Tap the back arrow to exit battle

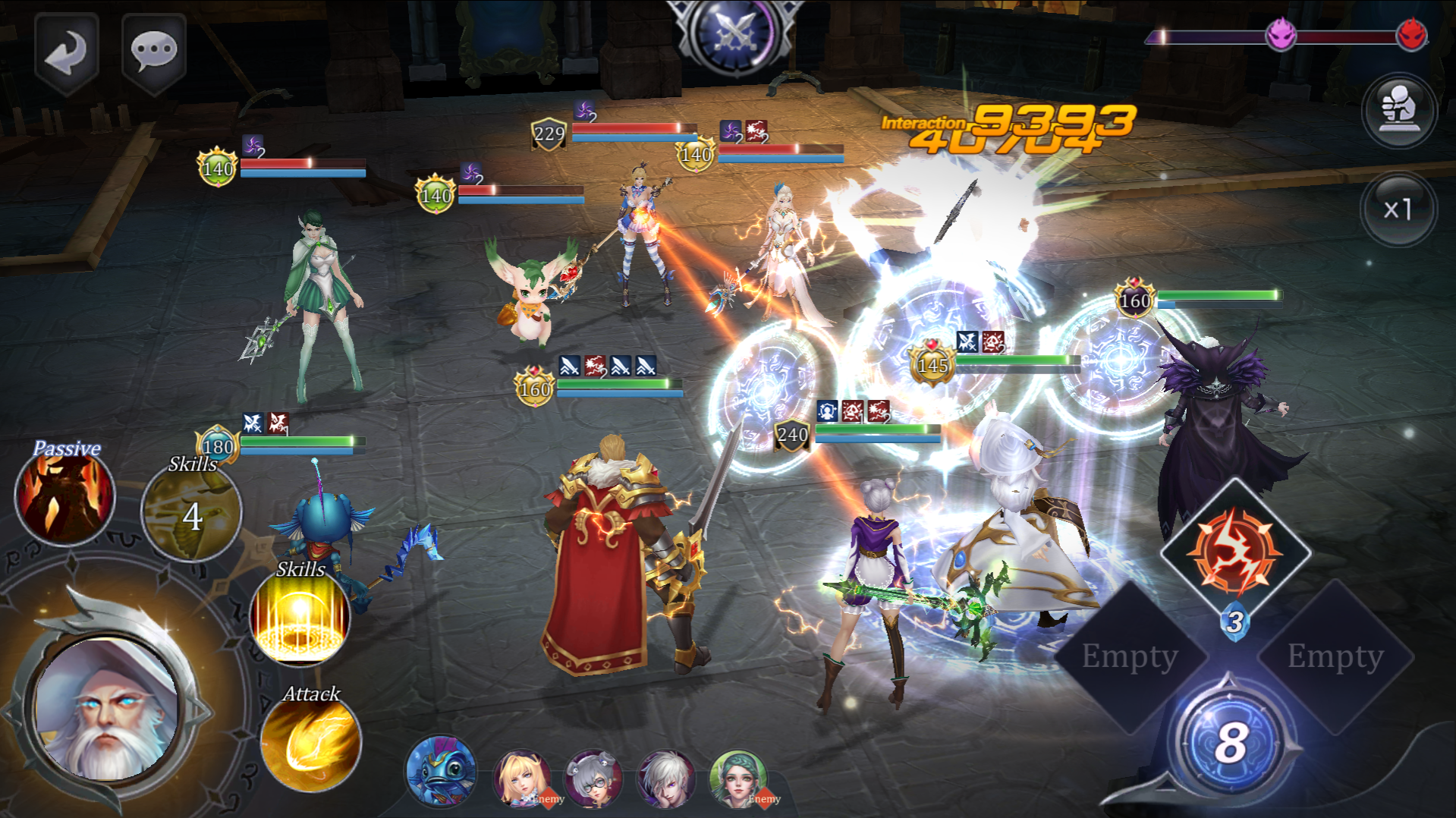[67, 51]
